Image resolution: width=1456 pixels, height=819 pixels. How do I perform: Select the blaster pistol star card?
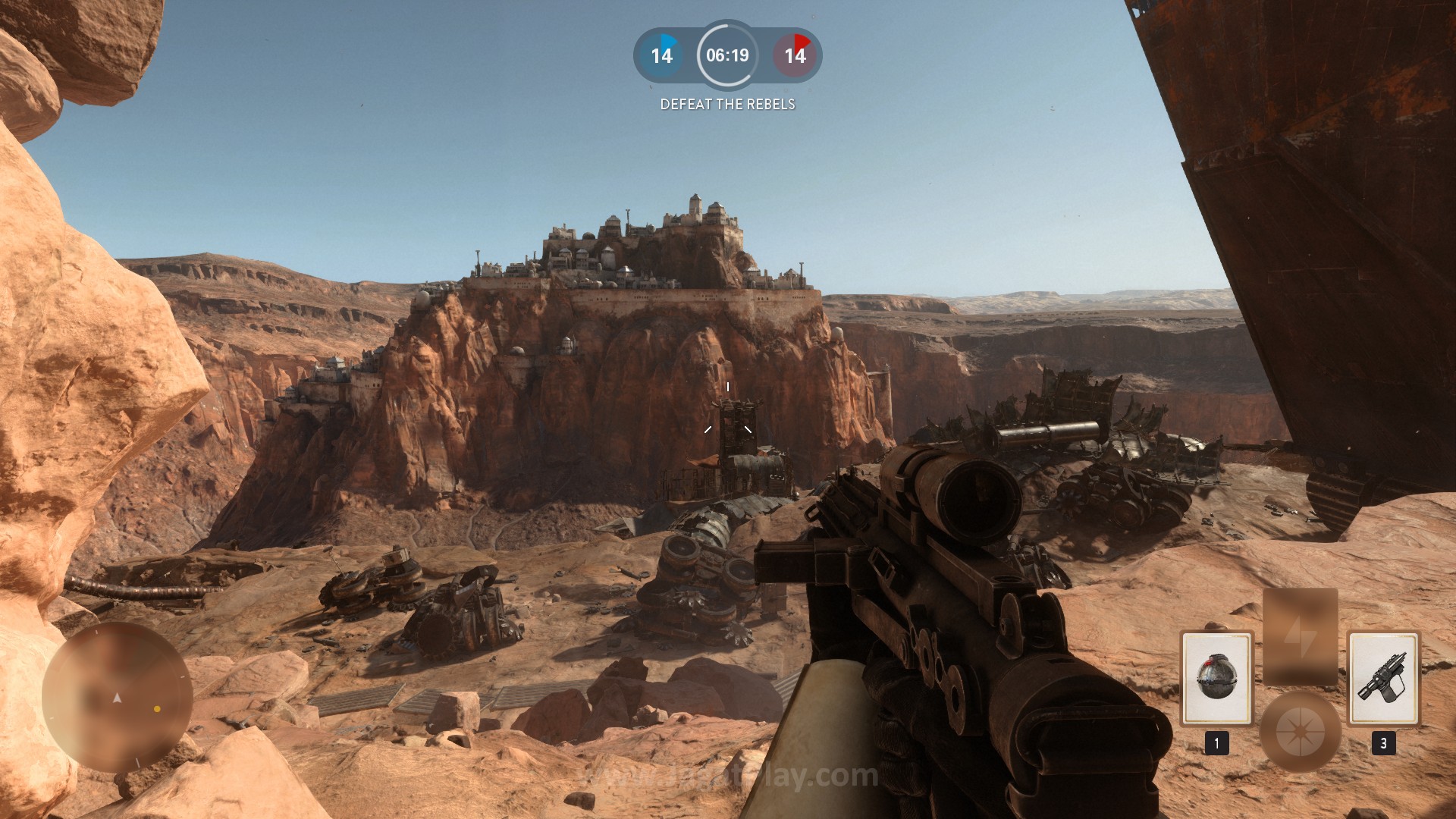coord(1382,679)
